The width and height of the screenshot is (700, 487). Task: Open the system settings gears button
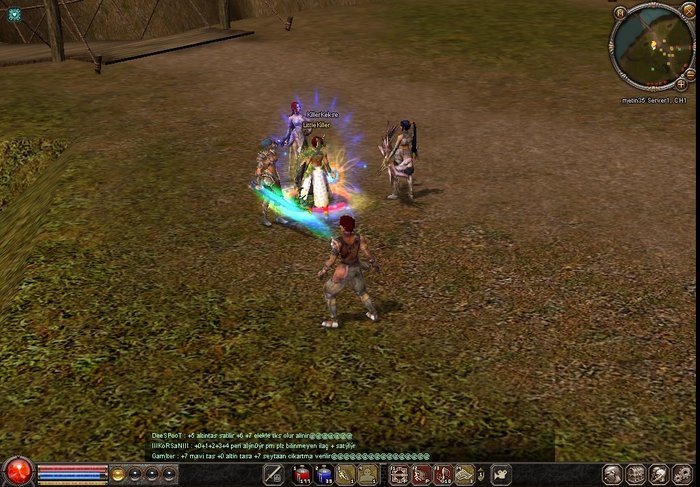pyautogui.click(x=682, y=475)
